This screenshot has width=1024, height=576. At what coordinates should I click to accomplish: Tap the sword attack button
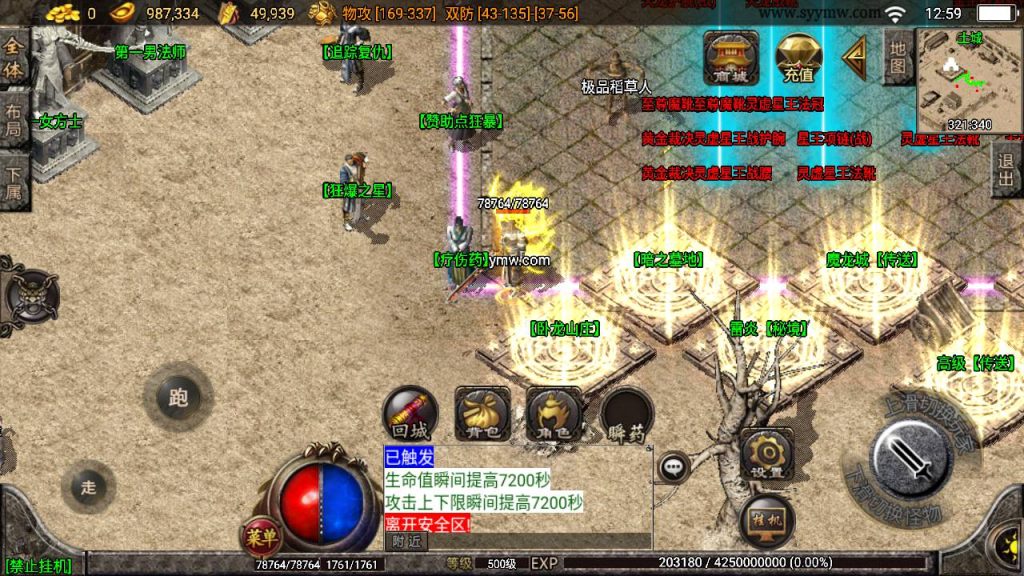(x=910, y=460)
